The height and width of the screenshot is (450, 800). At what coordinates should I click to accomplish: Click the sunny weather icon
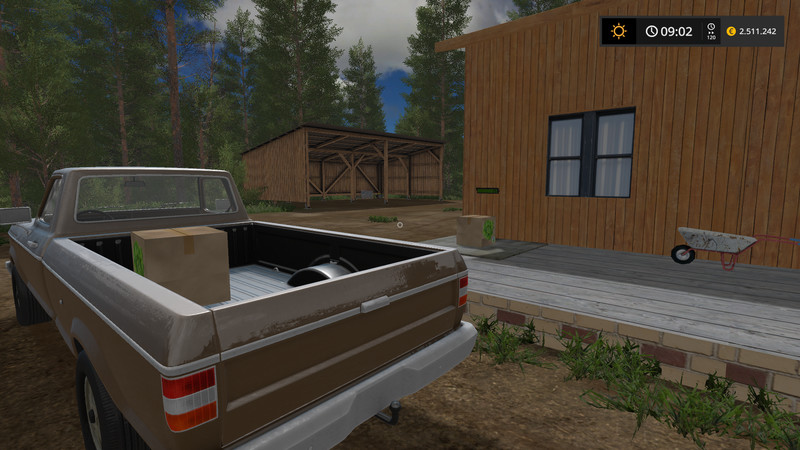618,31
